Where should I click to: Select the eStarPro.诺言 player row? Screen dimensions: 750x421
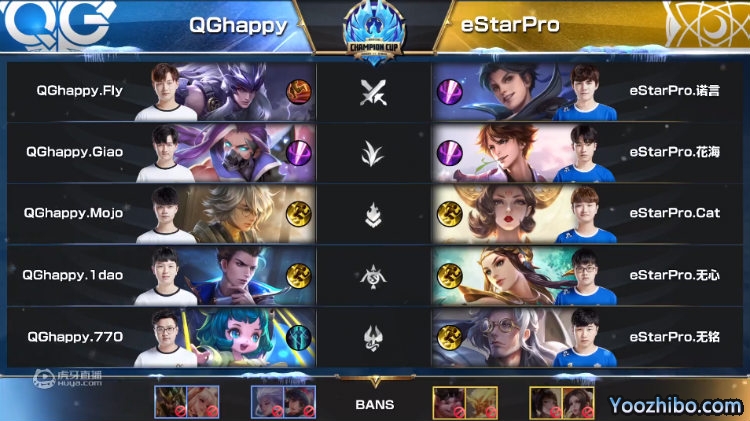[x=590, y=91]
